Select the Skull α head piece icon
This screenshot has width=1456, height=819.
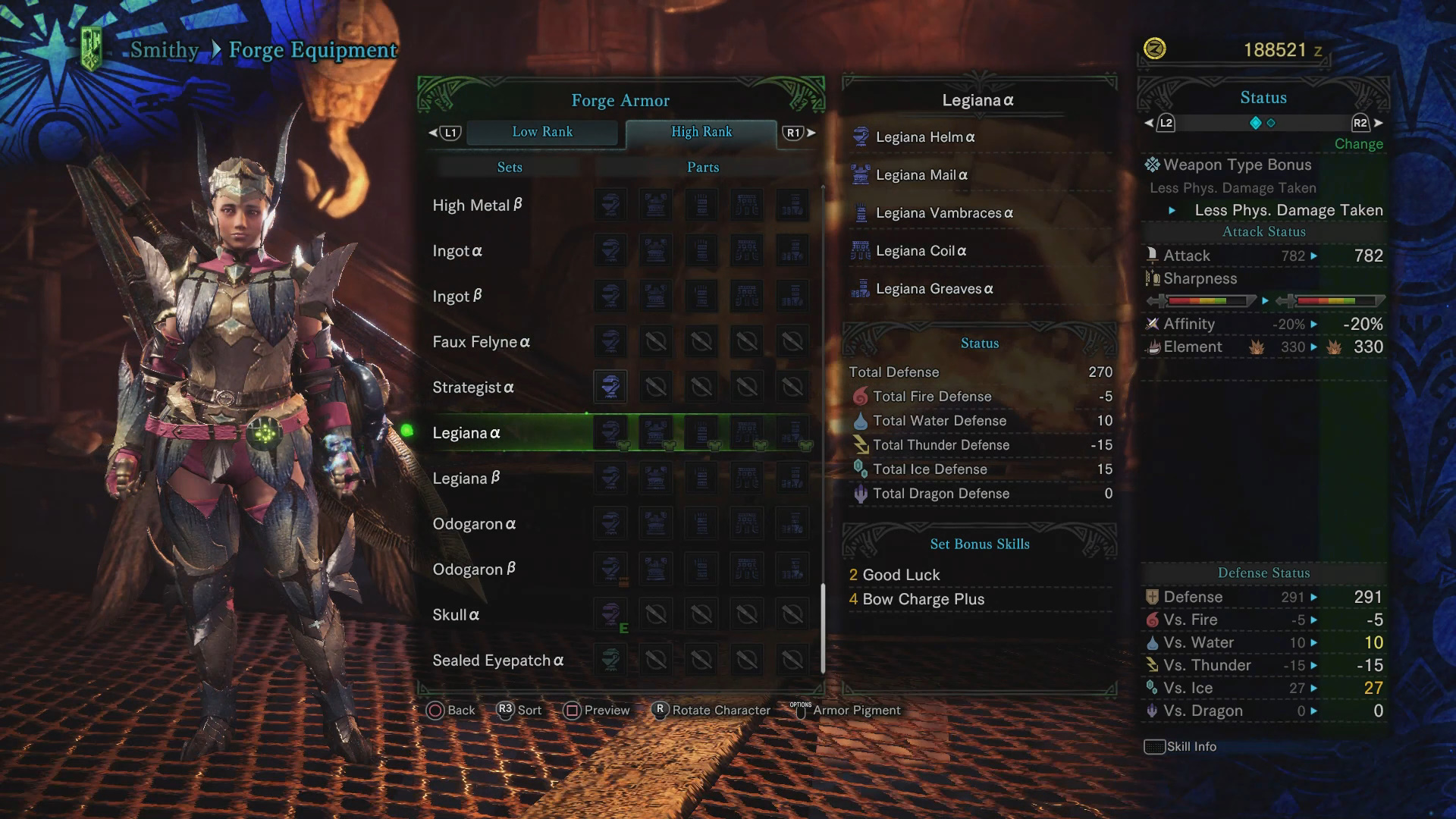coord(611,614)
